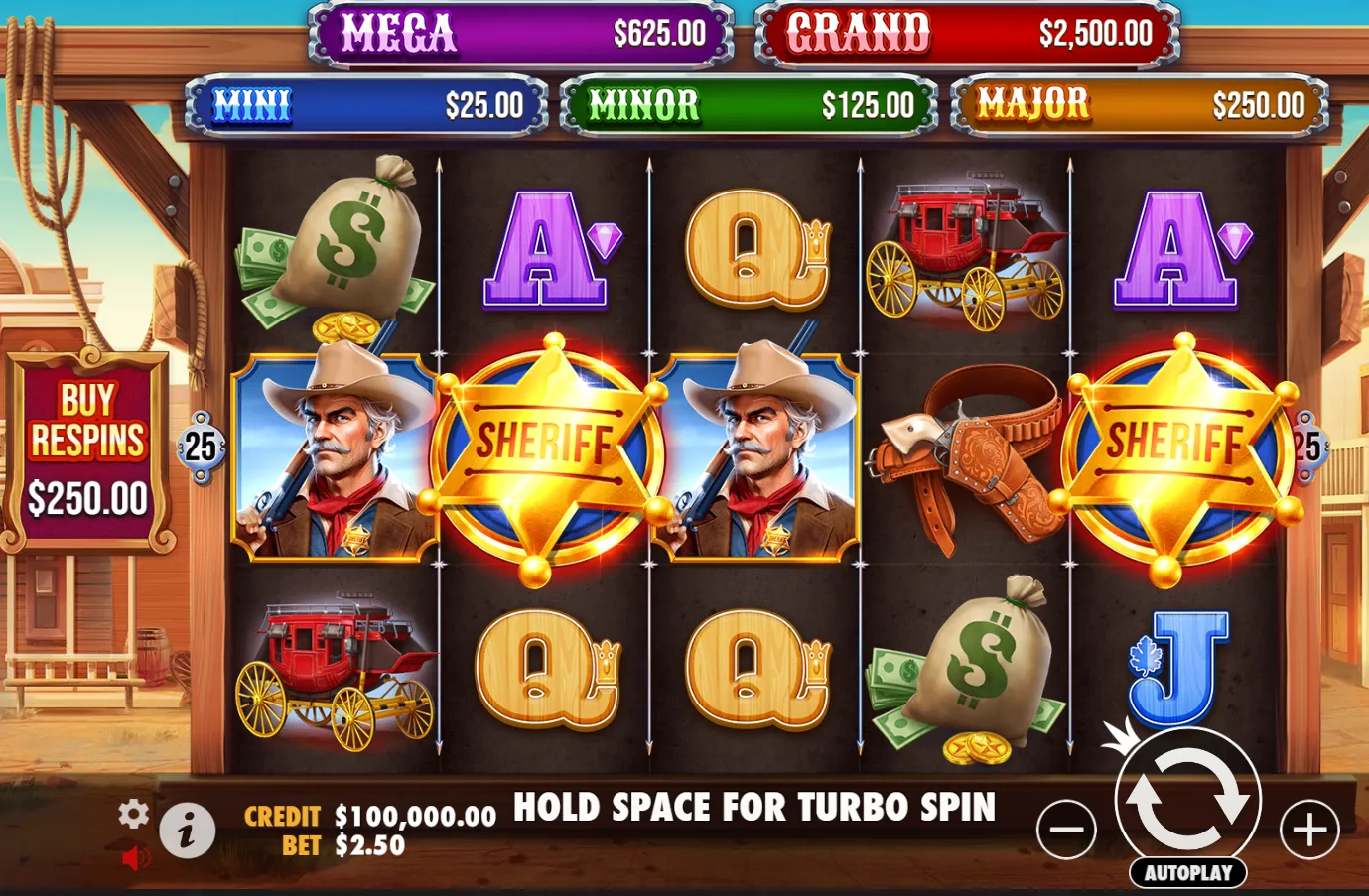Image resolution: width=1369 pixels, height=896 pixels.
Task: Click the Minor jackpot label
Action: pos(643,102)
